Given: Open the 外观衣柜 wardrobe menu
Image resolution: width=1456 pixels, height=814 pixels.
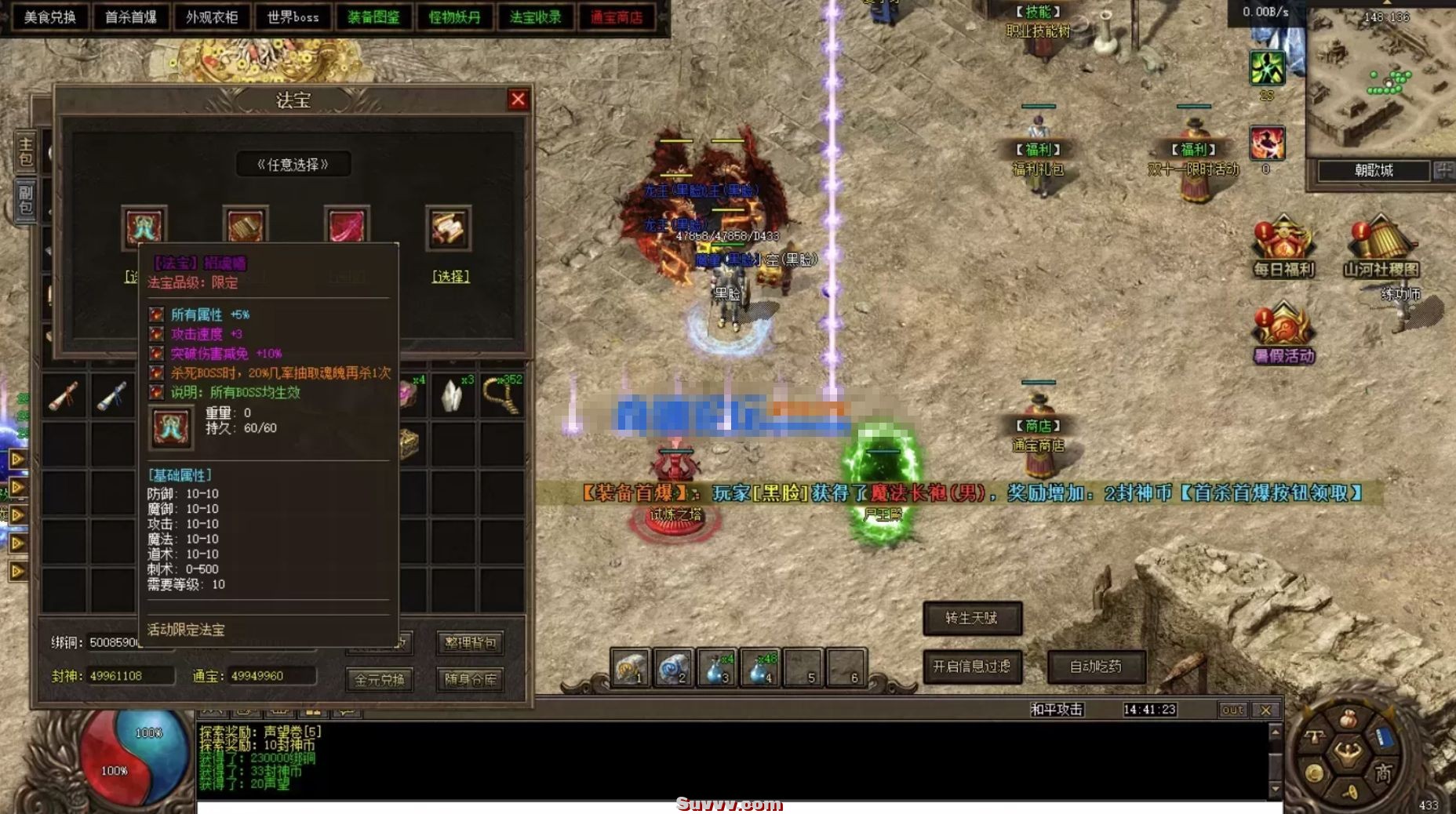Looking at the screenshot, I should click(212, 17).
